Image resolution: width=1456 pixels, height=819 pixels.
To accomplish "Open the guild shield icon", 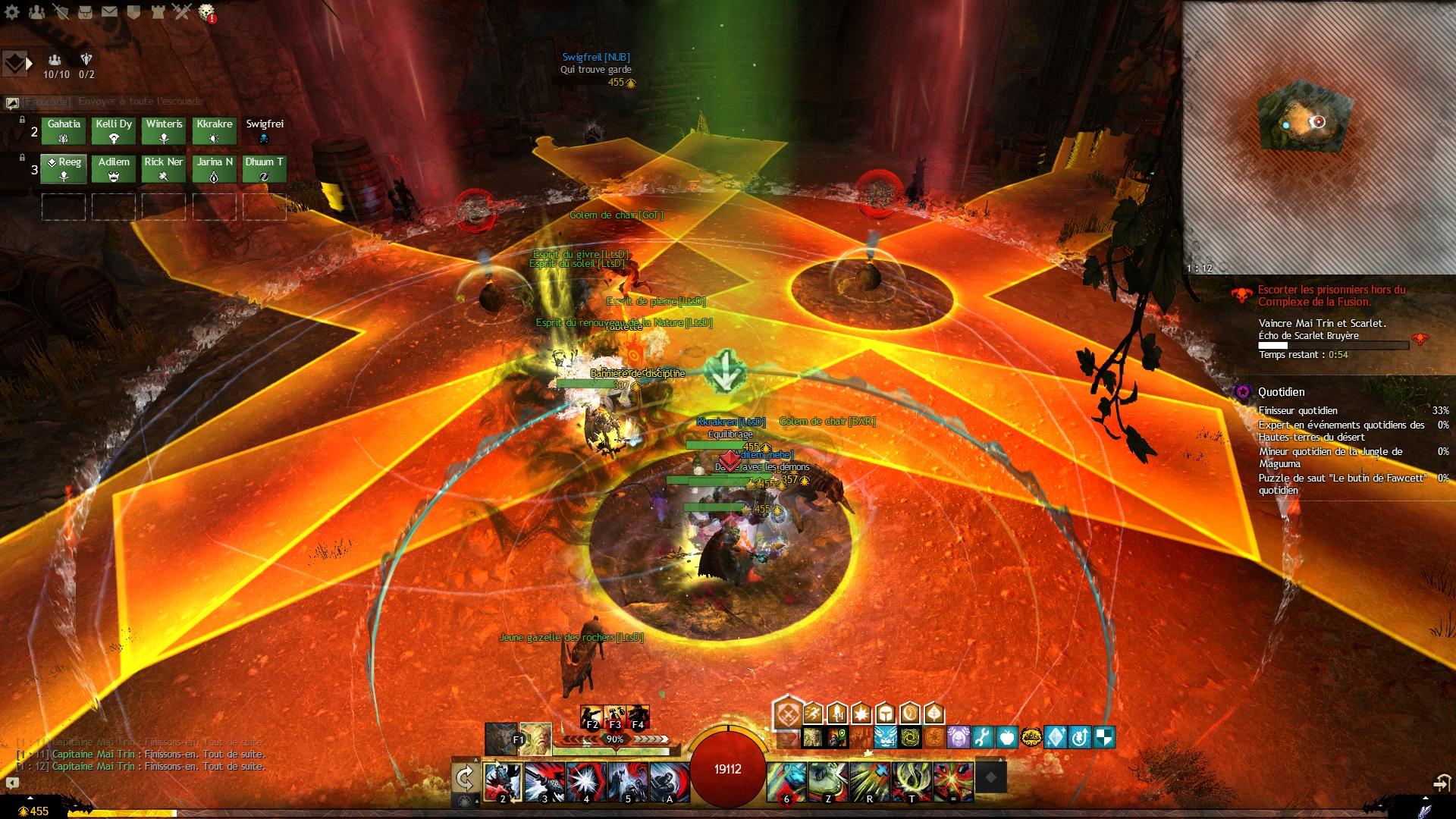I will [x=133, y=11].
